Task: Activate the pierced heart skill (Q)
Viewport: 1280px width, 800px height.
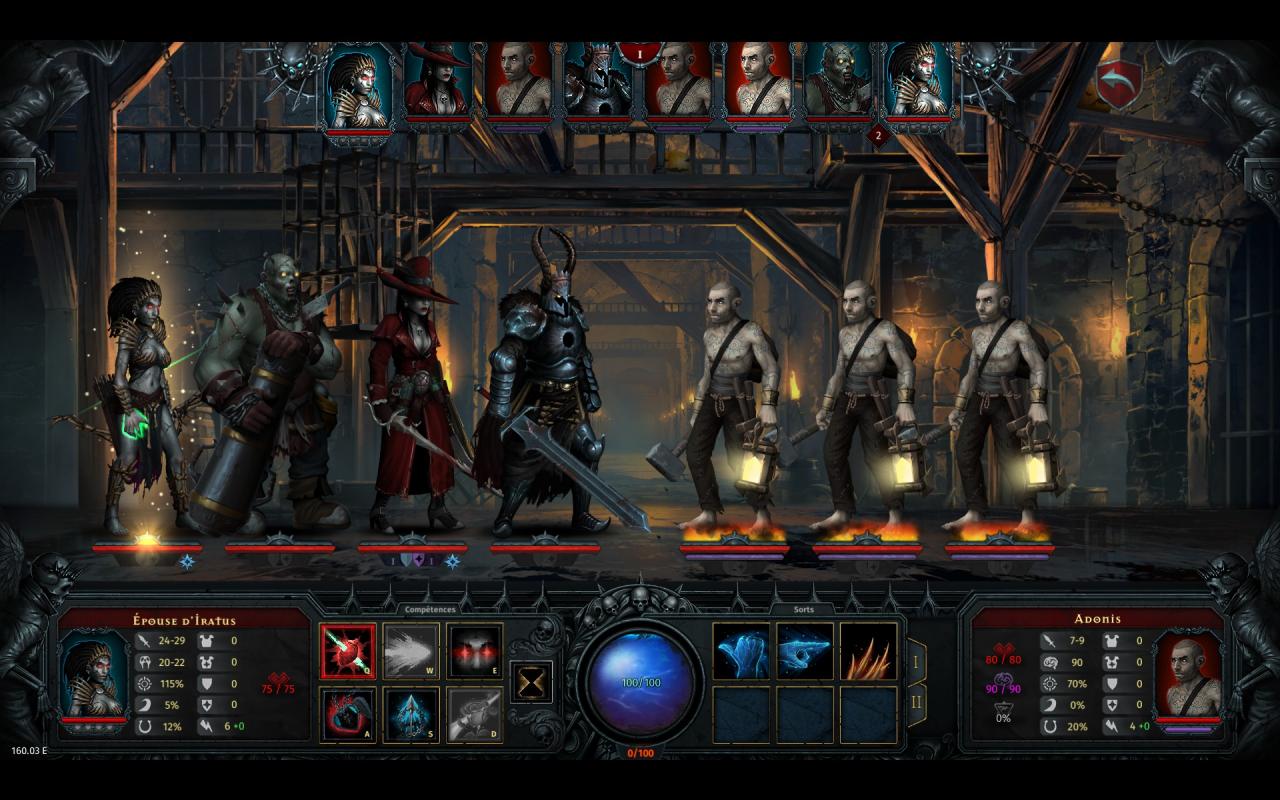Action: tap(348, 651)
